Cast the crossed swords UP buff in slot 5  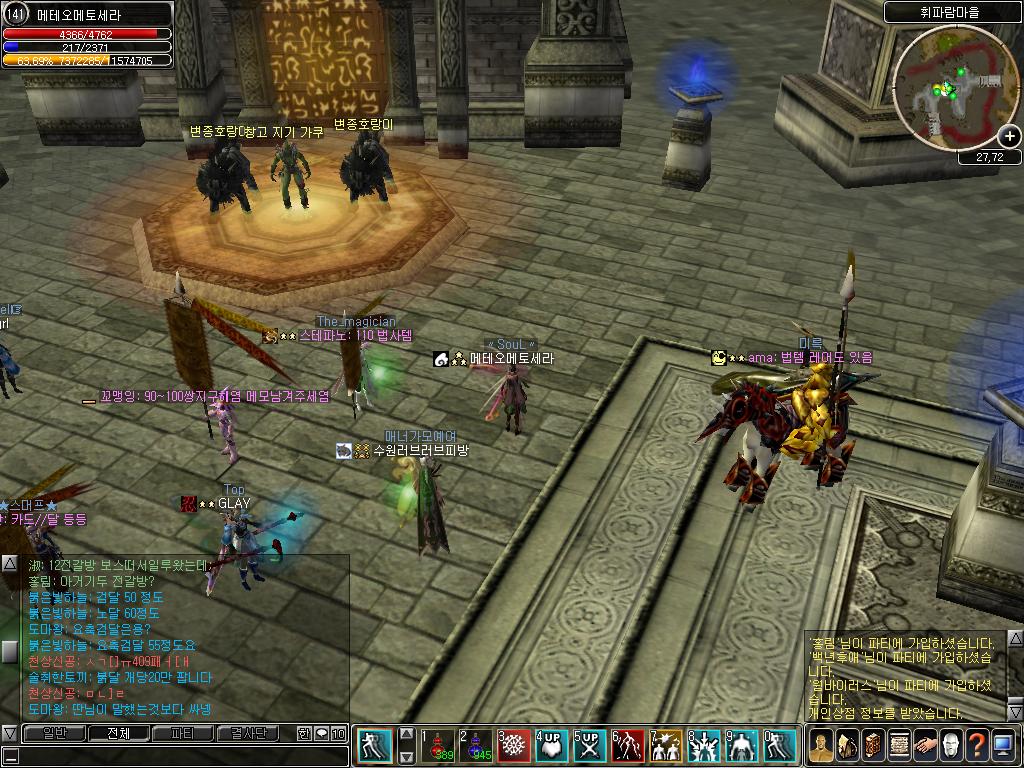pyautogui.click(x=589, y=746)
